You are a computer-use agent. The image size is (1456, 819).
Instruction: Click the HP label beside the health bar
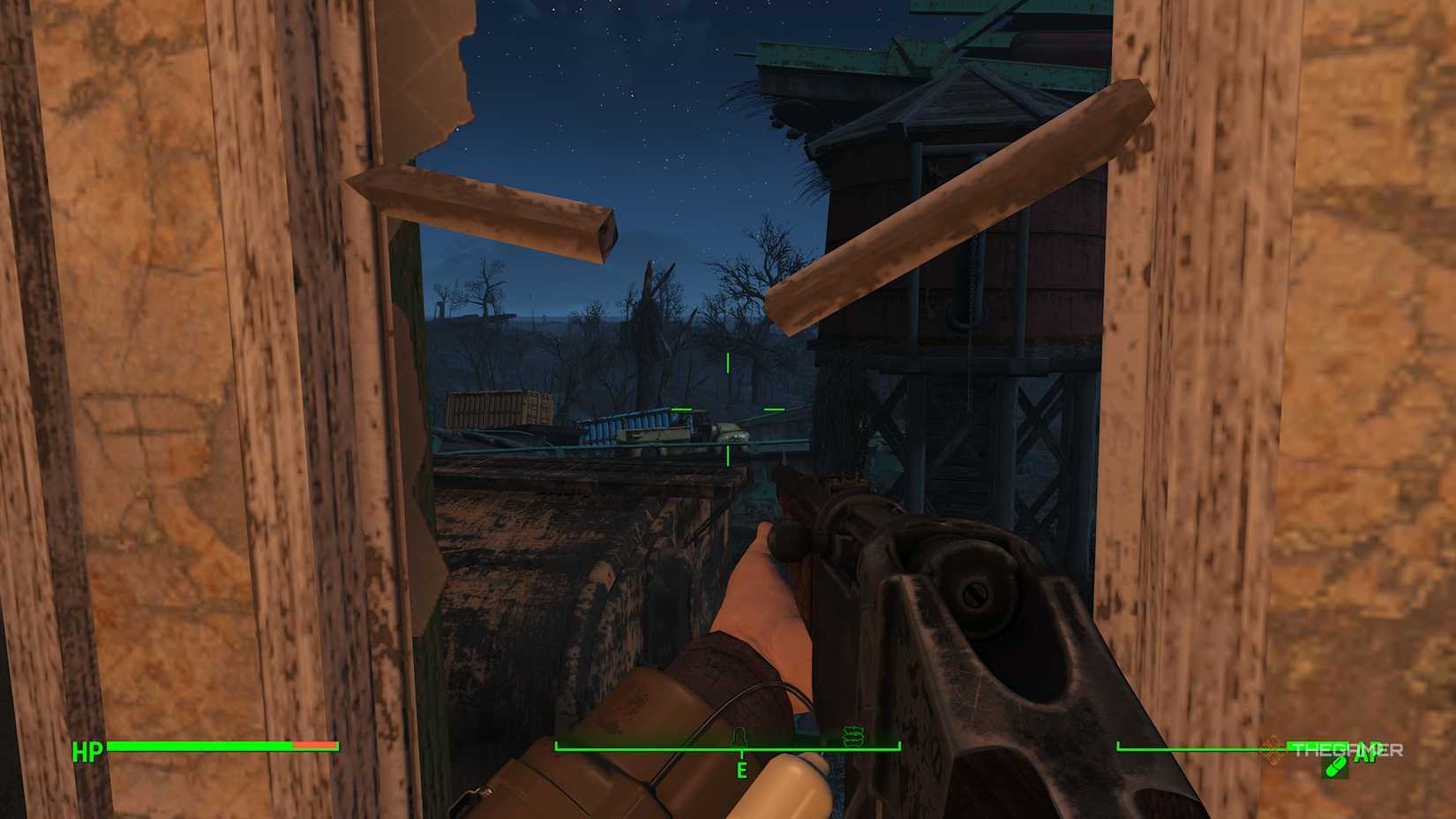click(x=88, y=752)
